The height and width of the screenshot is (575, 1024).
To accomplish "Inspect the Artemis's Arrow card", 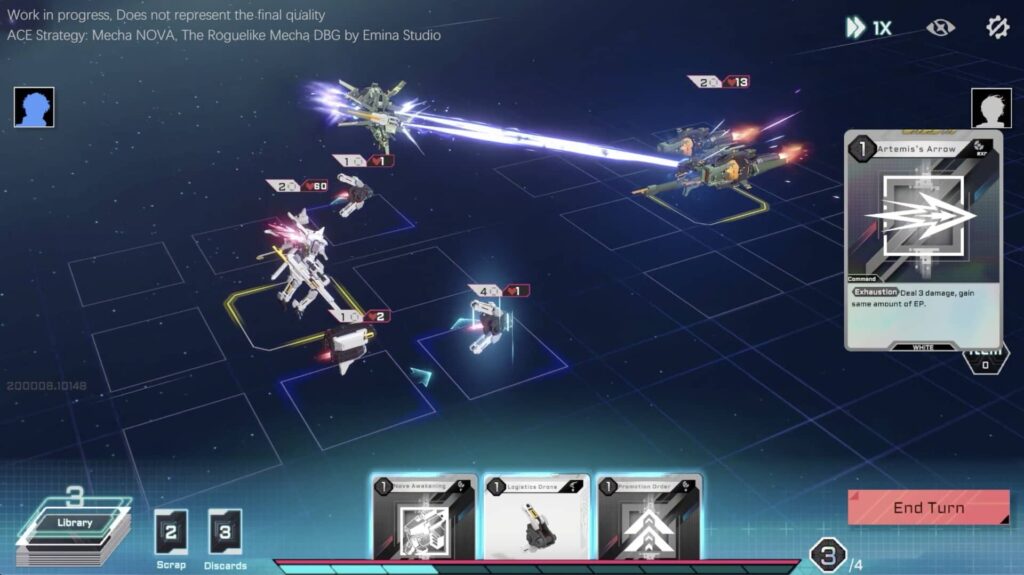I will tap(922, 240).
